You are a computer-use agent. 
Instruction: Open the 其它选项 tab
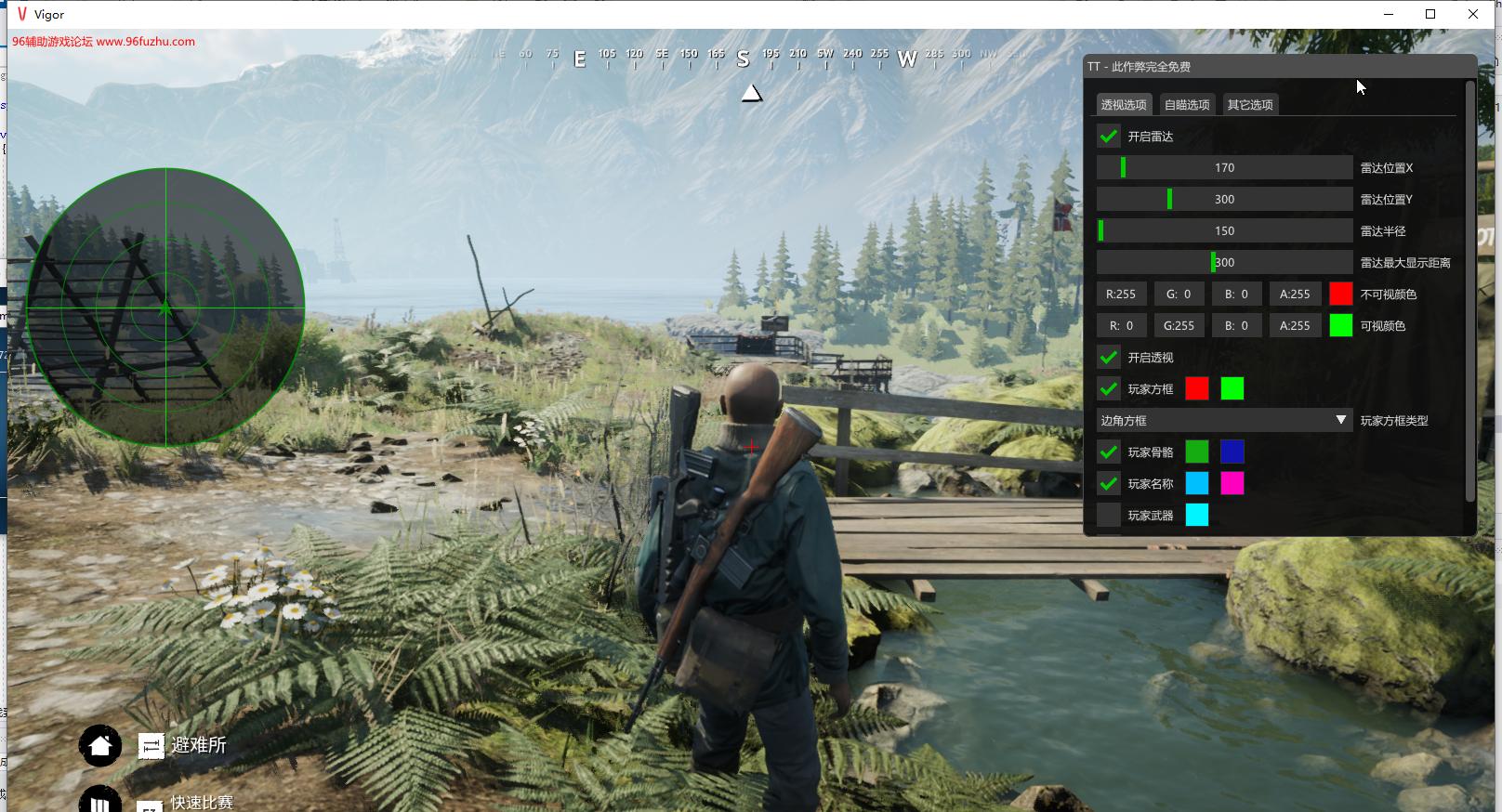pos(1249,105)
